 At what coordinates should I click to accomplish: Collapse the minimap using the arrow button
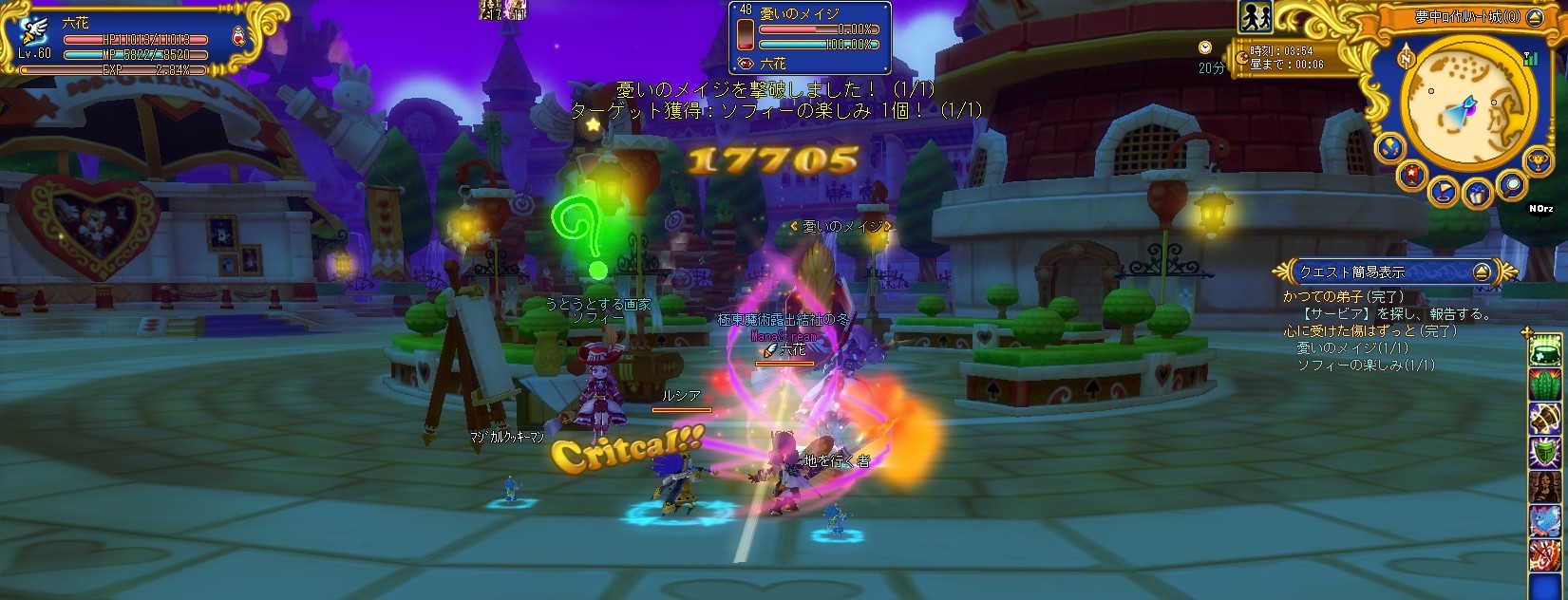point(1537,18)
